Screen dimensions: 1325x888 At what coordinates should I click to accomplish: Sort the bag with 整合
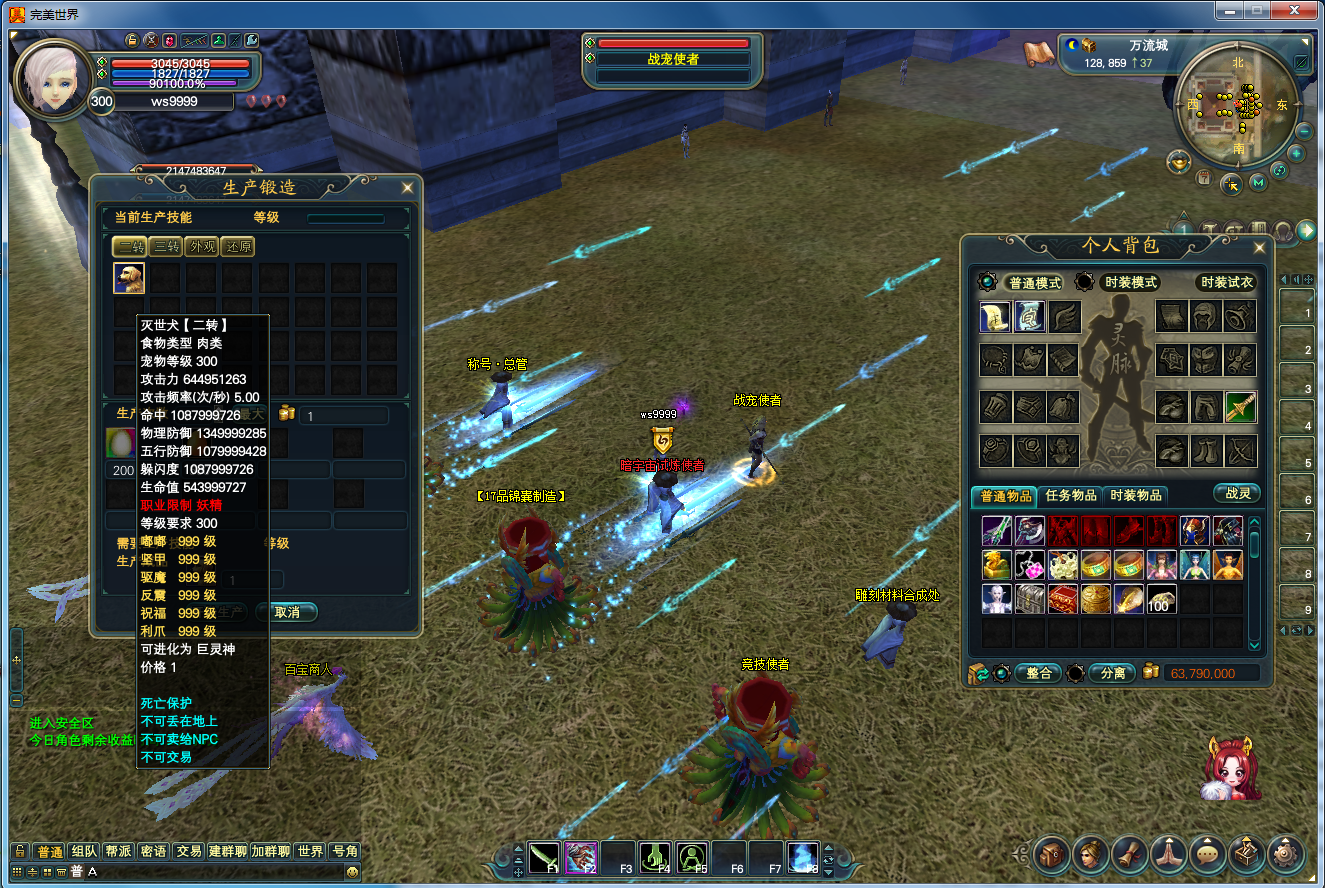pyautogui.click(x=1038, y=673)
